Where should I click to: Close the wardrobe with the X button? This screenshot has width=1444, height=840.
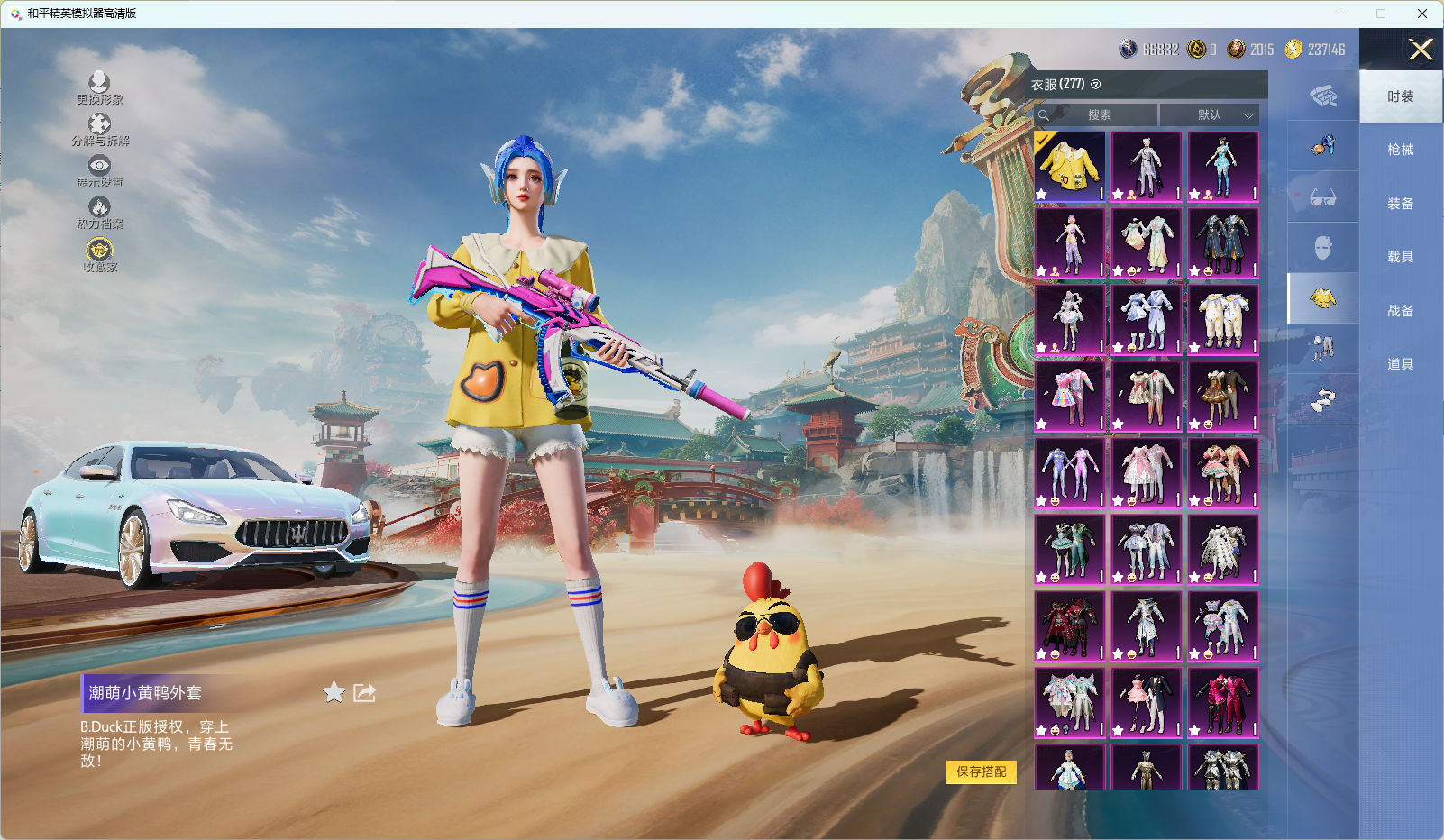[x=1421, y=50]
